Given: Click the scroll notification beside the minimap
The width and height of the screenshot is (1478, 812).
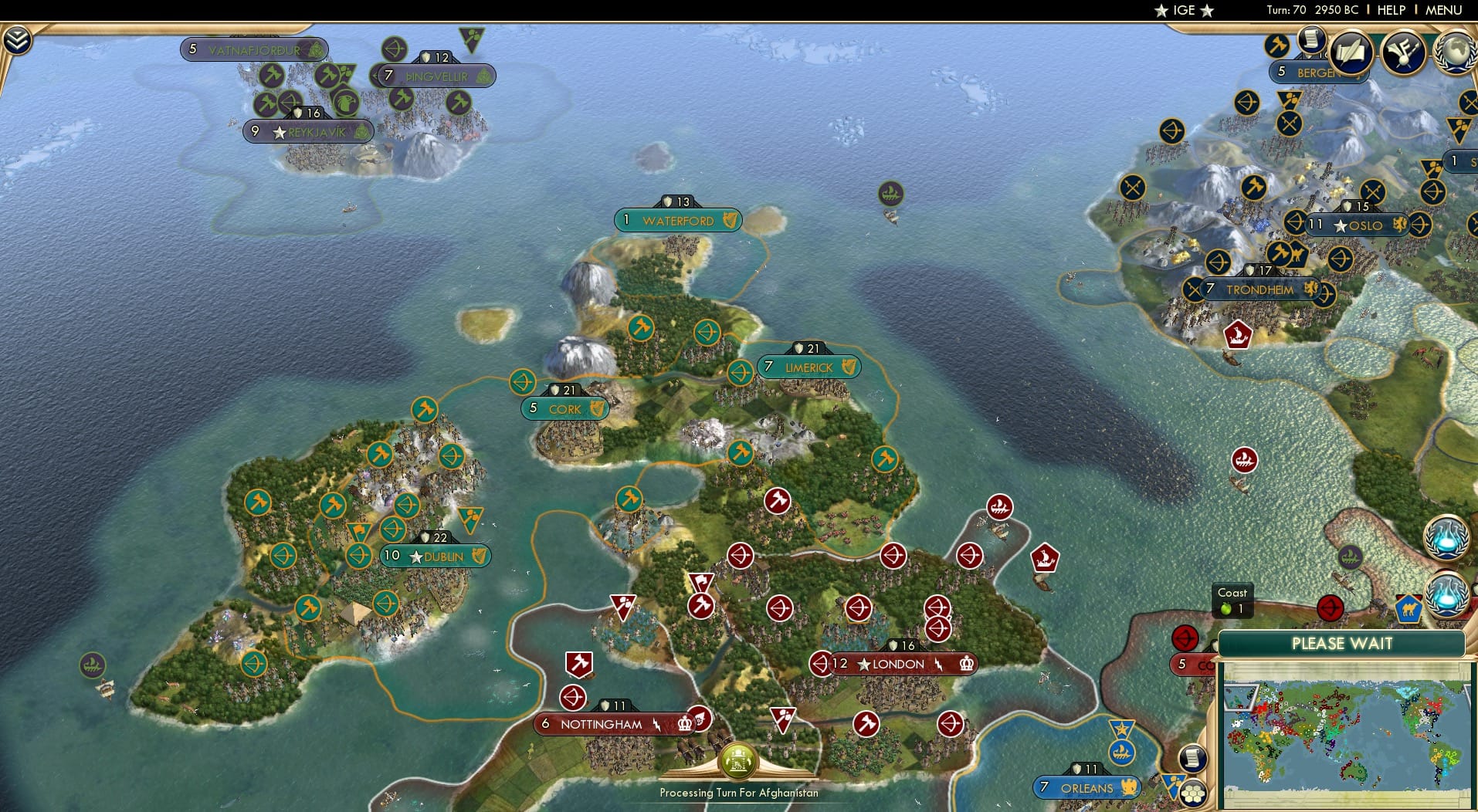Looking at the screenshot, I should 1192,757.
